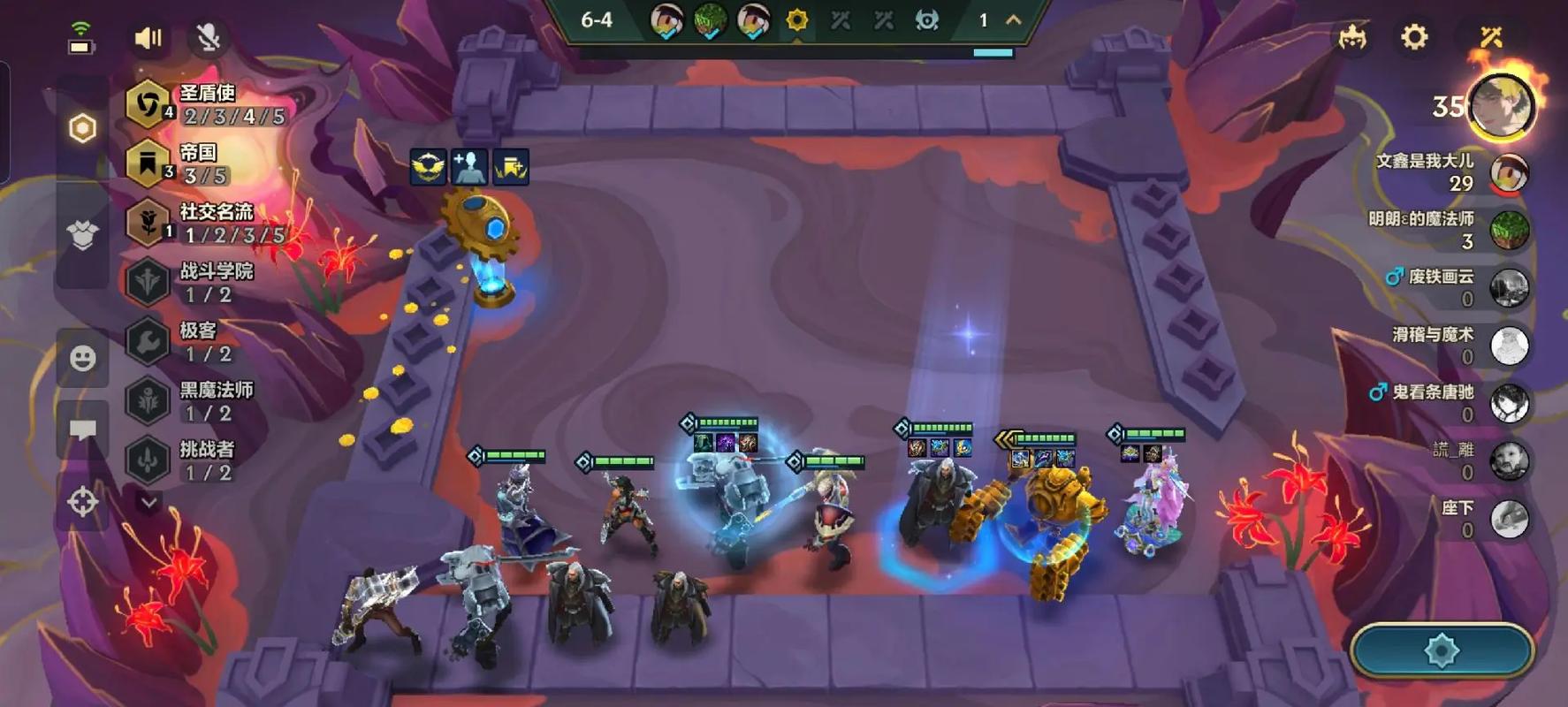View player 文鑫是我大儿's board
This screenshot has height=707, width=1568.
coord(1508,172)
